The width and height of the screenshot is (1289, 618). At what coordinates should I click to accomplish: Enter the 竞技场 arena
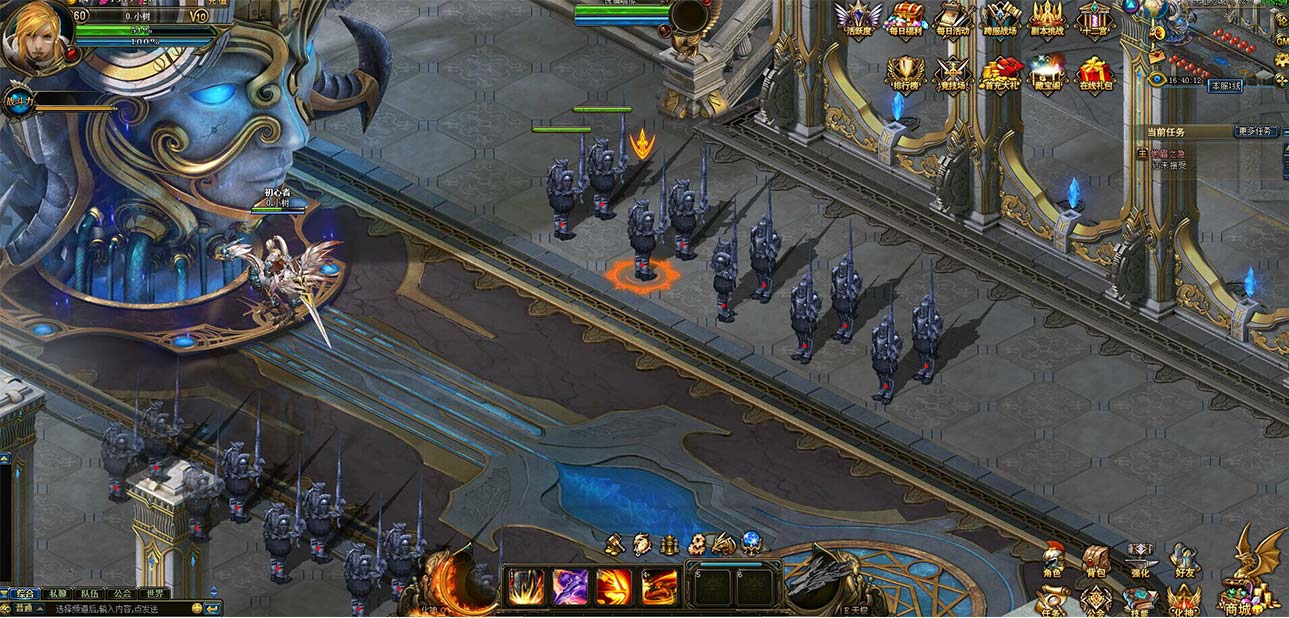click(952, 74)
